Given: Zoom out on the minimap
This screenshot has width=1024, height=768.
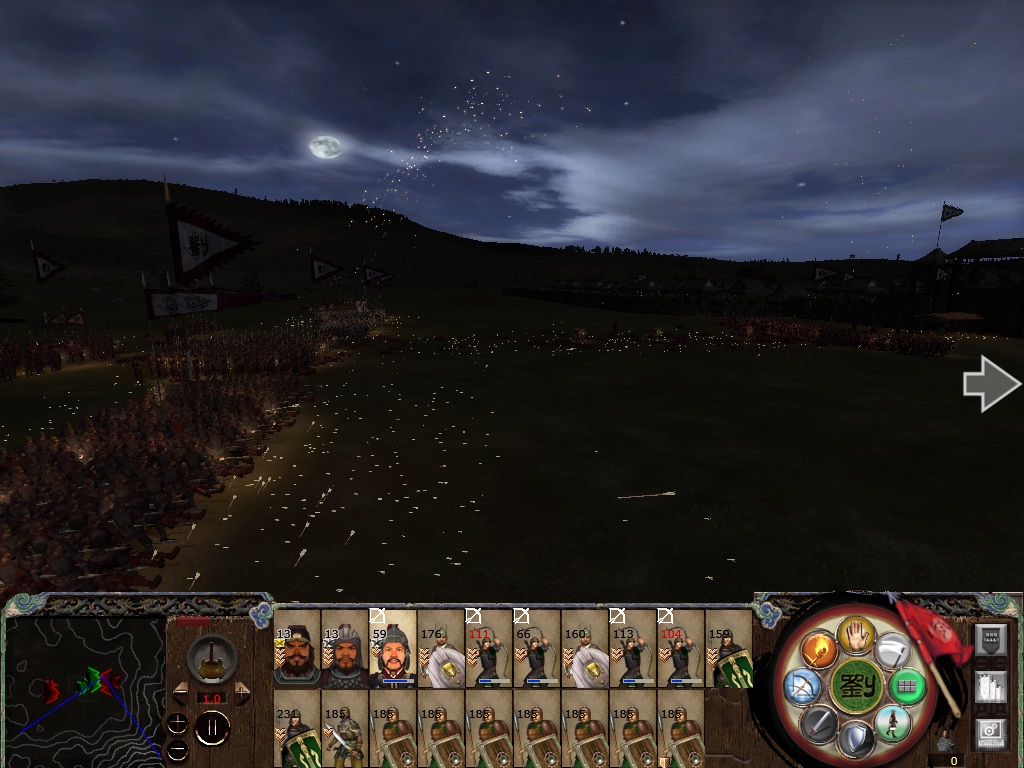Looking at the screenshot, I should point(178,749).
